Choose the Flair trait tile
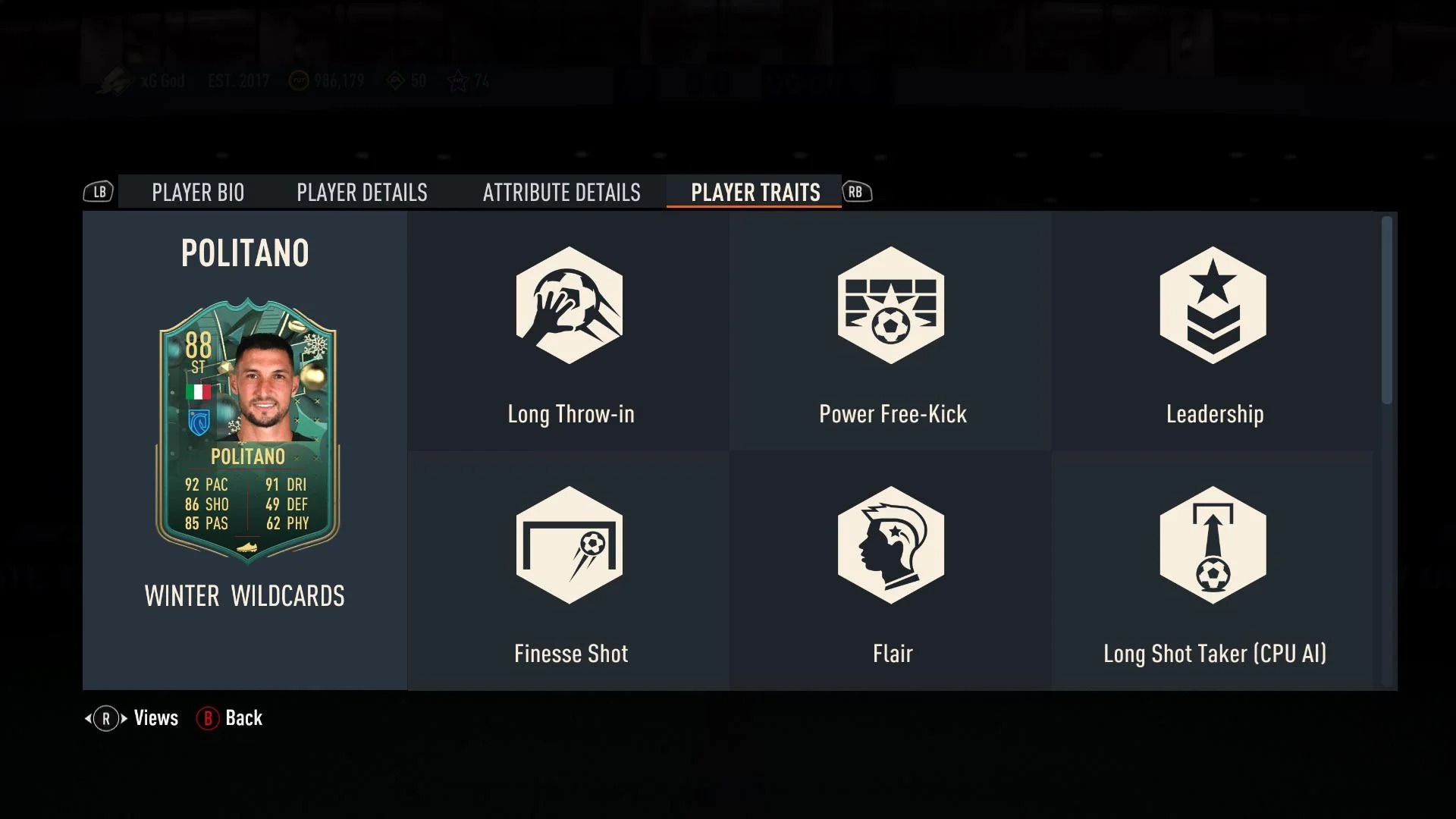Image resolution: width=1456 pixels, height=819 pixels. pyautogui.click(x=891, y=572)
